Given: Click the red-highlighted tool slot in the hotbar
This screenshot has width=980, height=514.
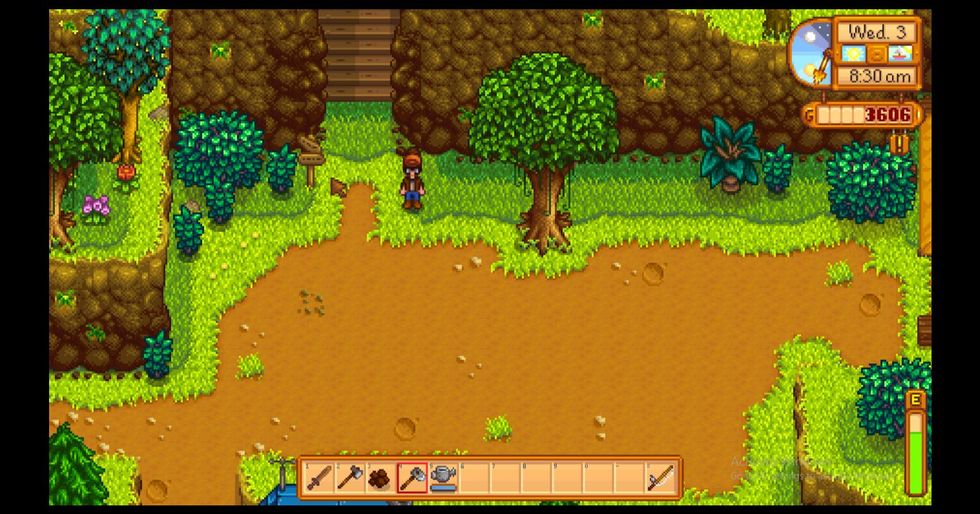Looking at the screenshot, I should (410, 479).
